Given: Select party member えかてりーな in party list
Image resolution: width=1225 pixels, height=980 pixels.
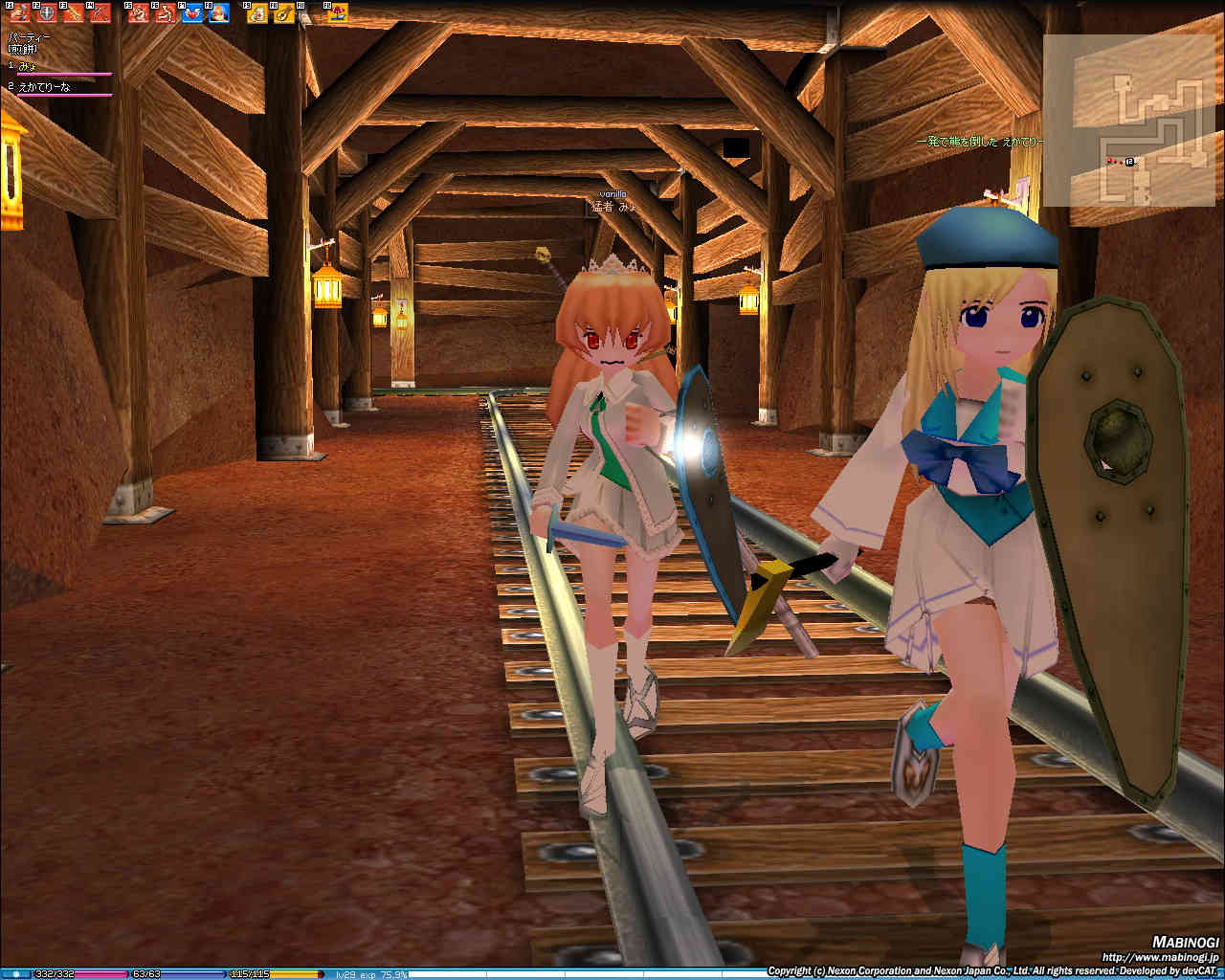Looking at the screenshot, I should coord(44,87).
